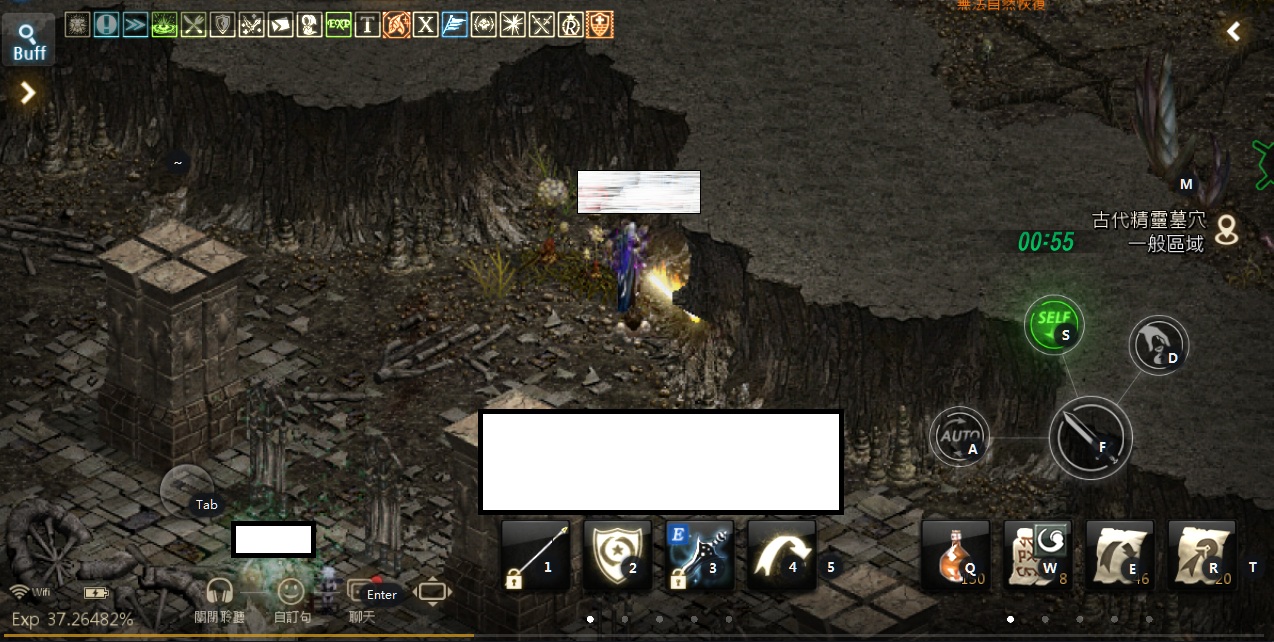Expand the left side panel arrow
The width and height of the screenshot is (1274, 642).
(x=28, y=93)
